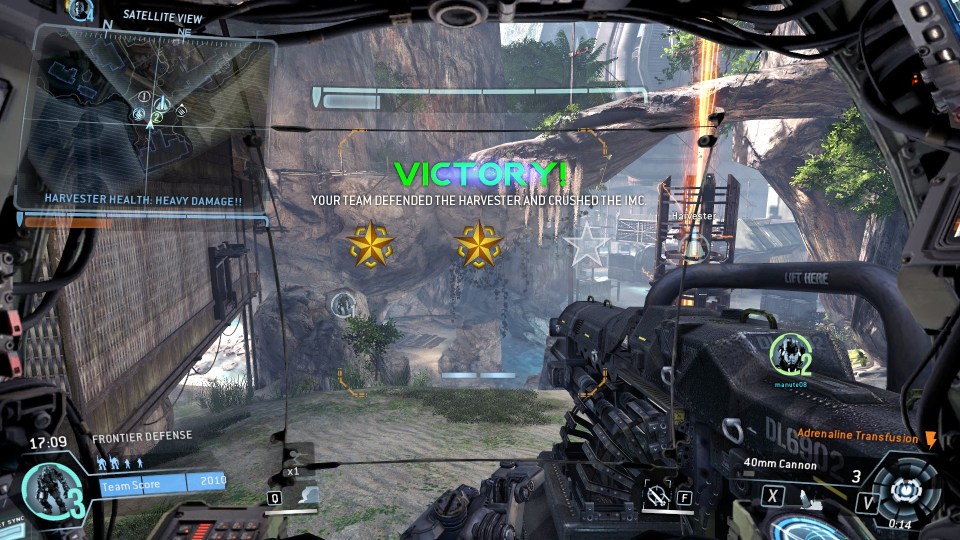Select the 40mm Cannon weapon label
Viewport: 960px width, 540px height.
(x=780, y=463)
